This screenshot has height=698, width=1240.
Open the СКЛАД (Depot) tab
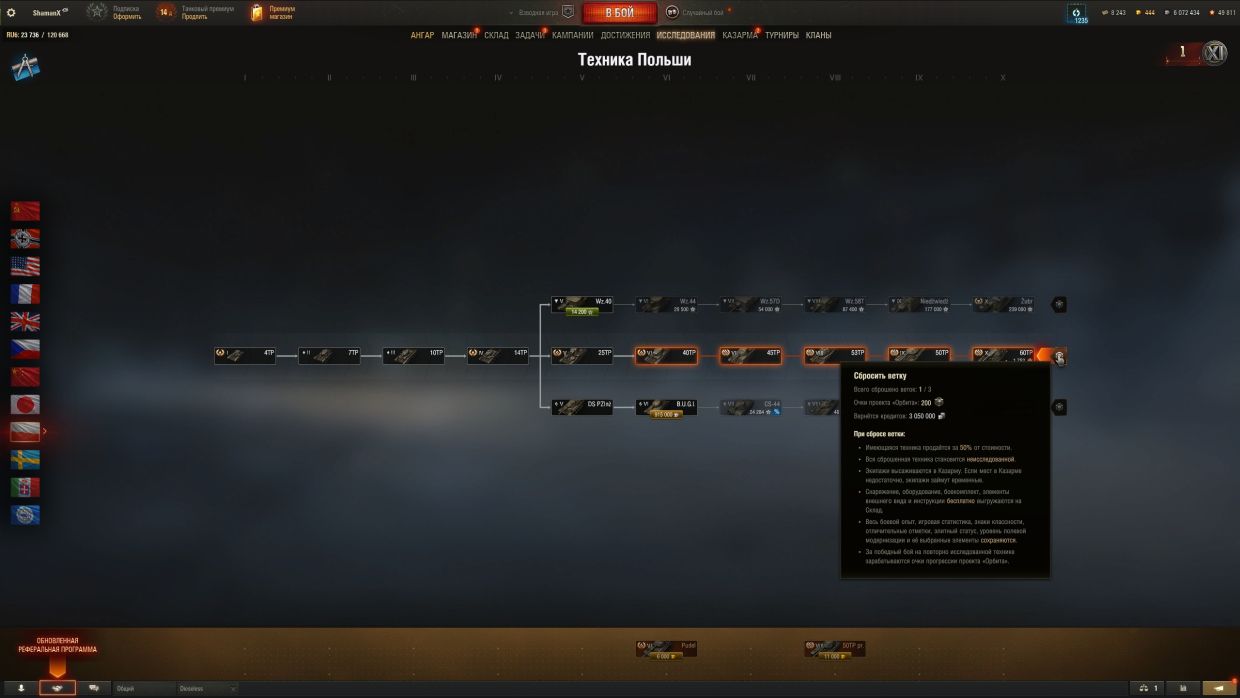[496, 35]
